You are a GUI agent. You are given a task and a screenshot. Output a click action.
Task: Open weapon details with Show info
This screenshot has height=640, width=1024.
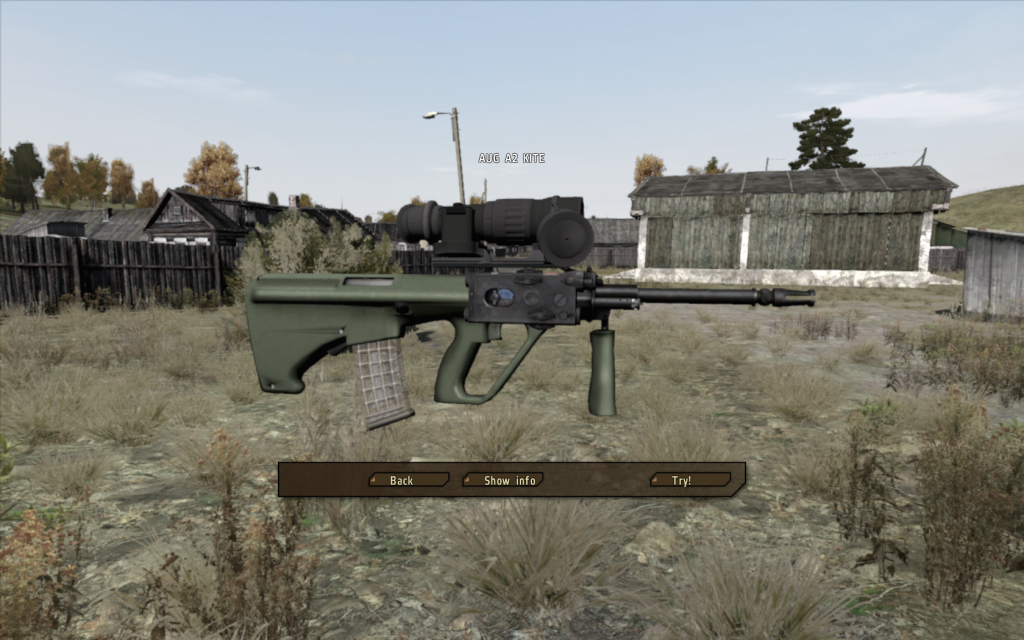click(508, 480)
